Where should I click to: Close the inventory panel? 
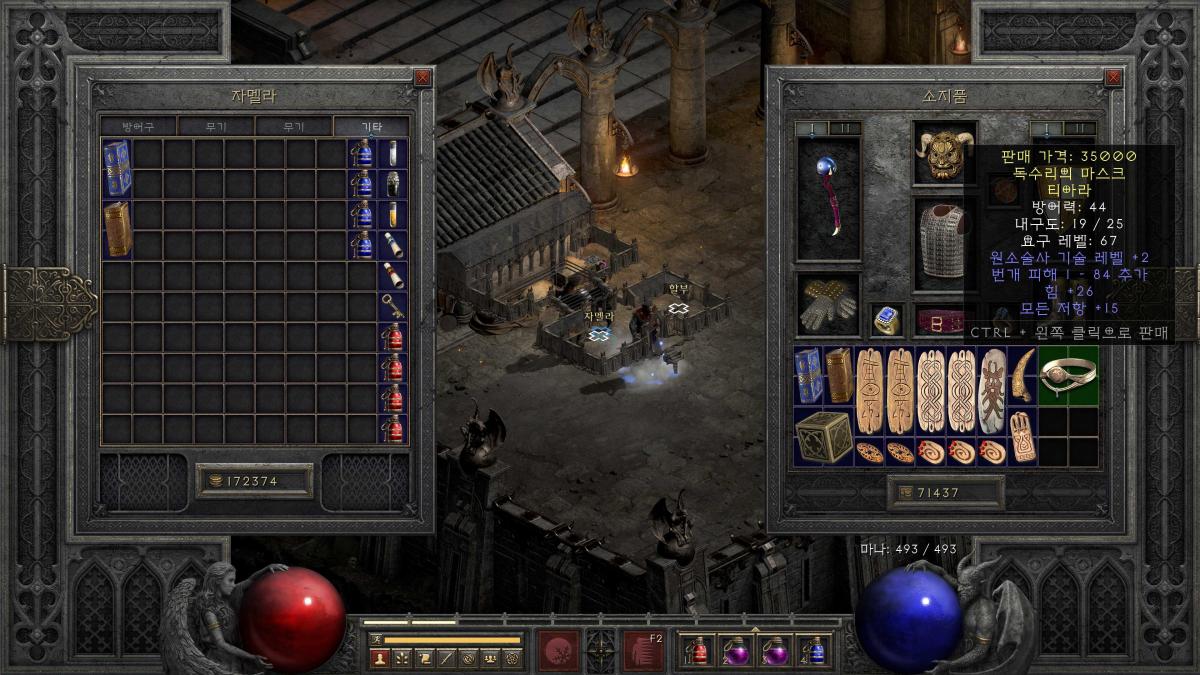point(1114,77)
